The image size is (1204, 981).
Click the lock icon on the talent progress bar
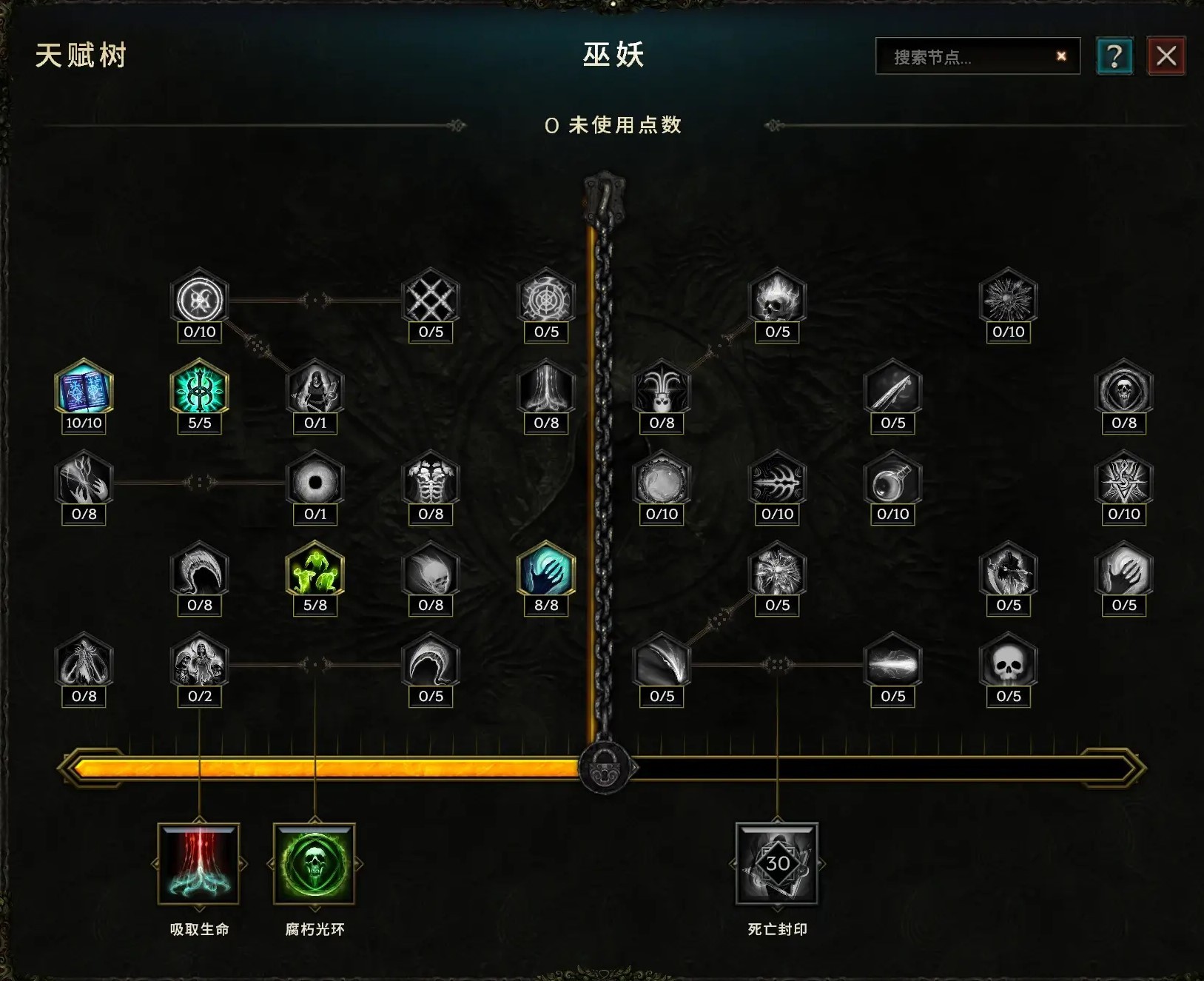coord(605,767)
